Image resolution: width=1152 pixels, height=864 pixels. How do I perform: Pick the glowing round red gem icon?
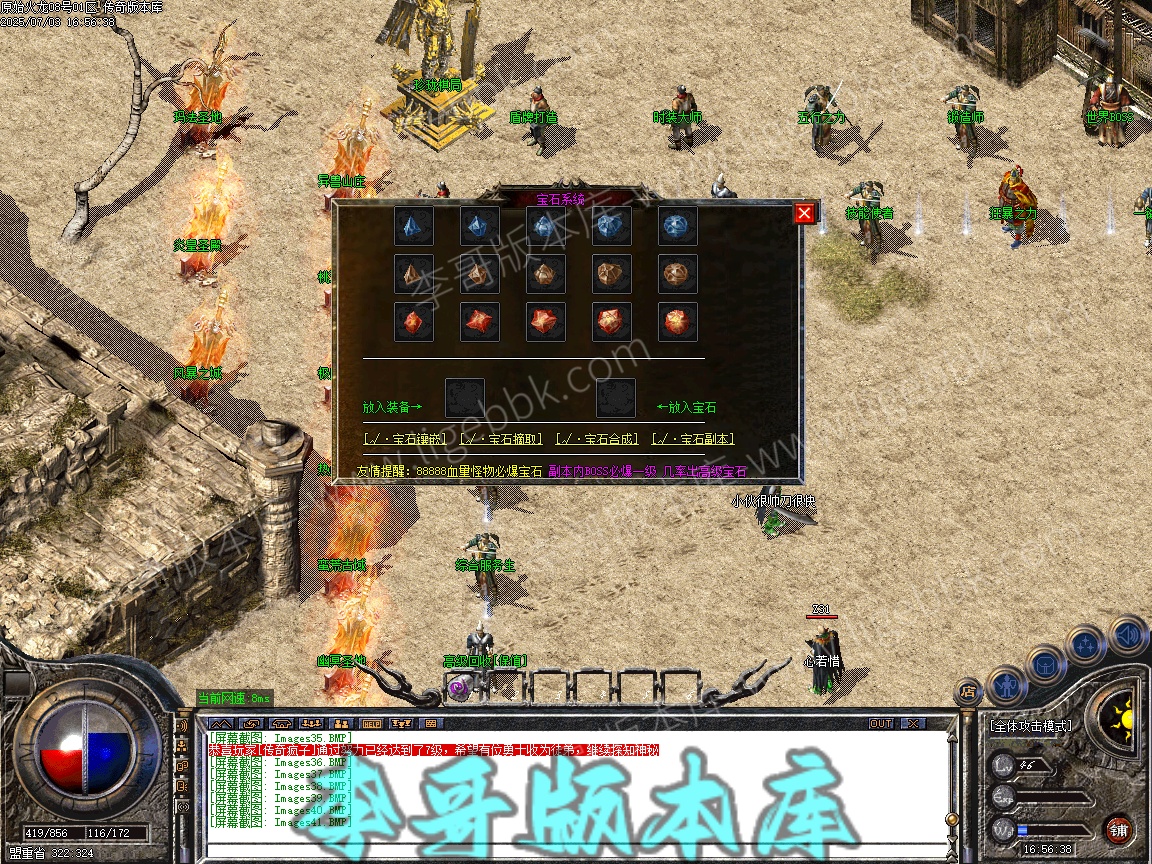coord(677,322)
